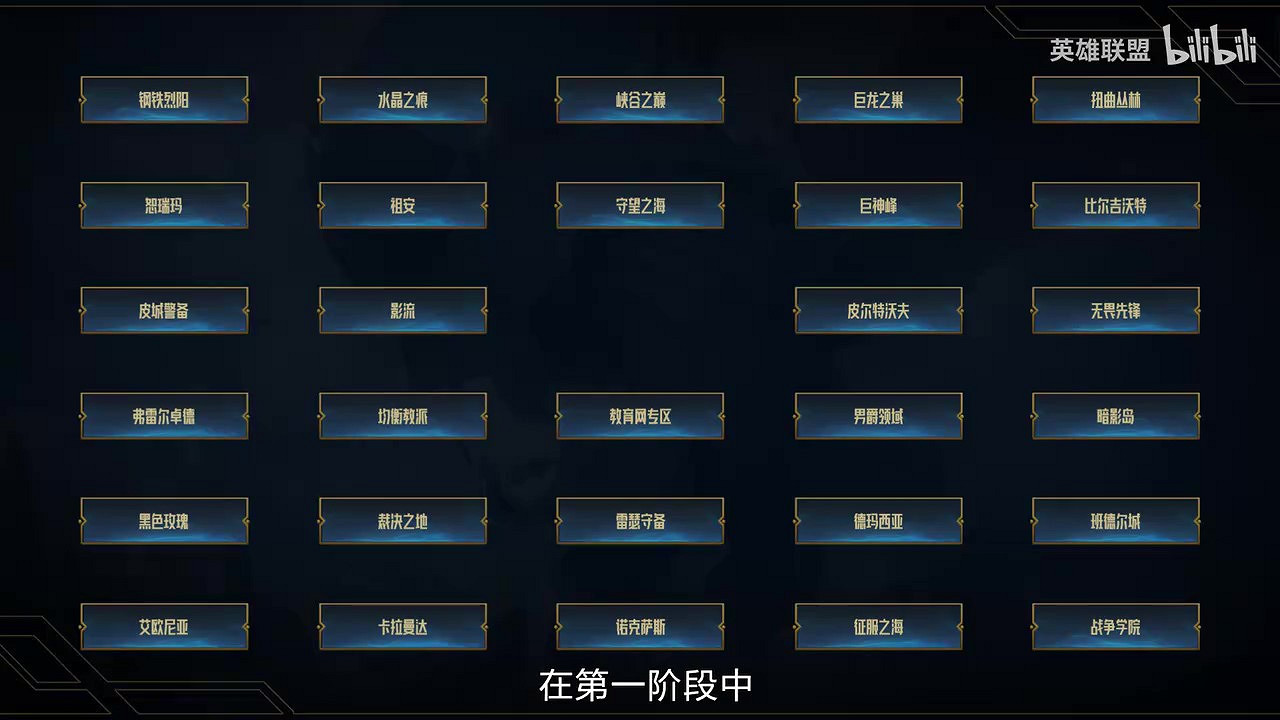Image resolution: width=1280 pixels, height=720 pixels.
Task: Choose the 黑色玫瑰 server
Action: click(x=164, y=521)
